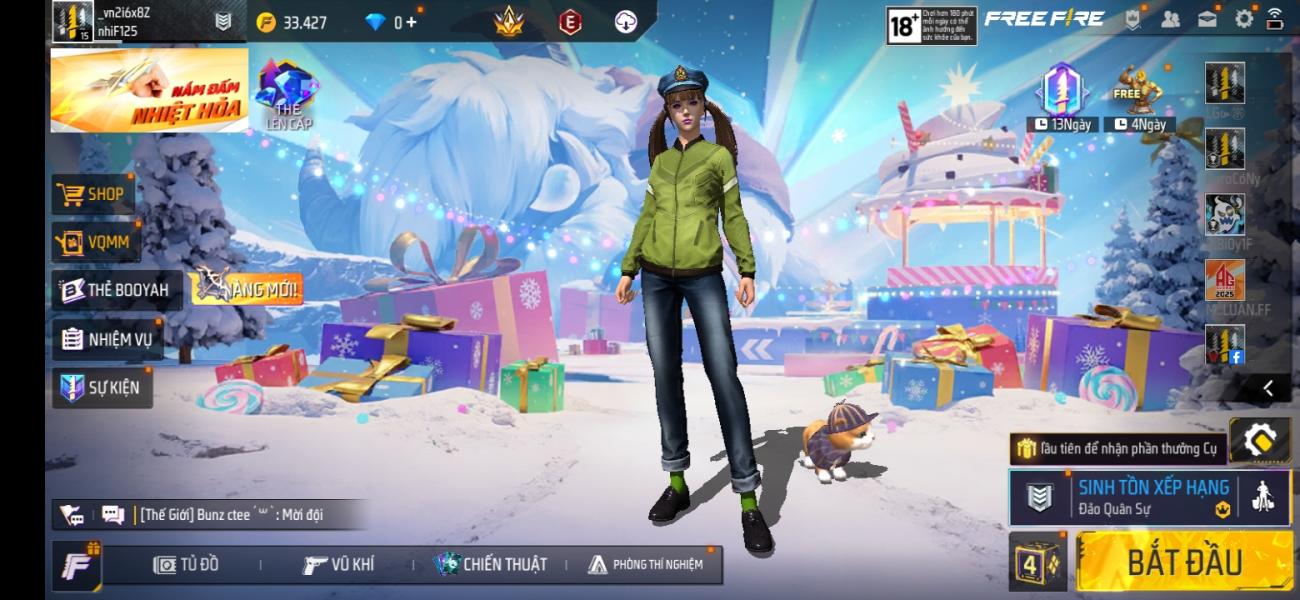Open THẺ BOOYAH pass

tap(116, 291)
